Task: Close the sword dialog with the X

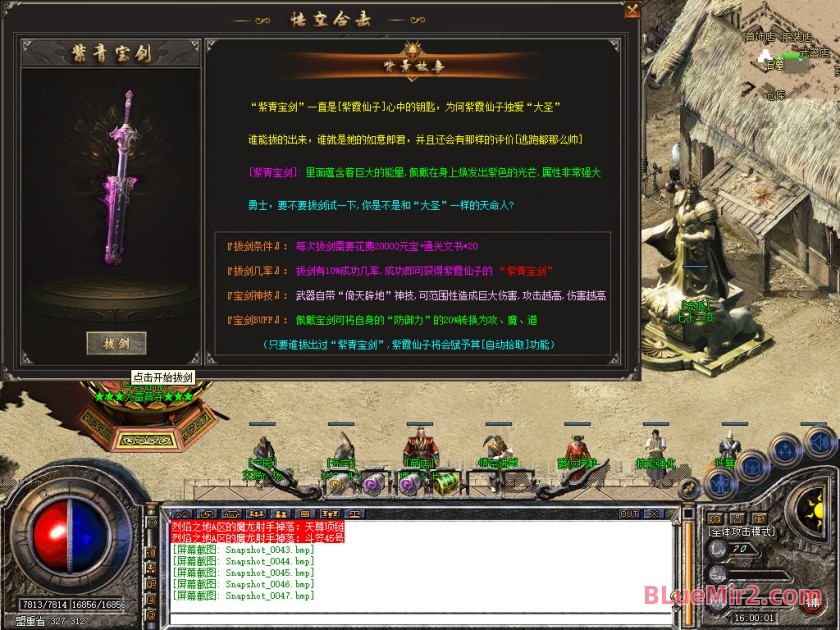Action: (x=631, y=10)
